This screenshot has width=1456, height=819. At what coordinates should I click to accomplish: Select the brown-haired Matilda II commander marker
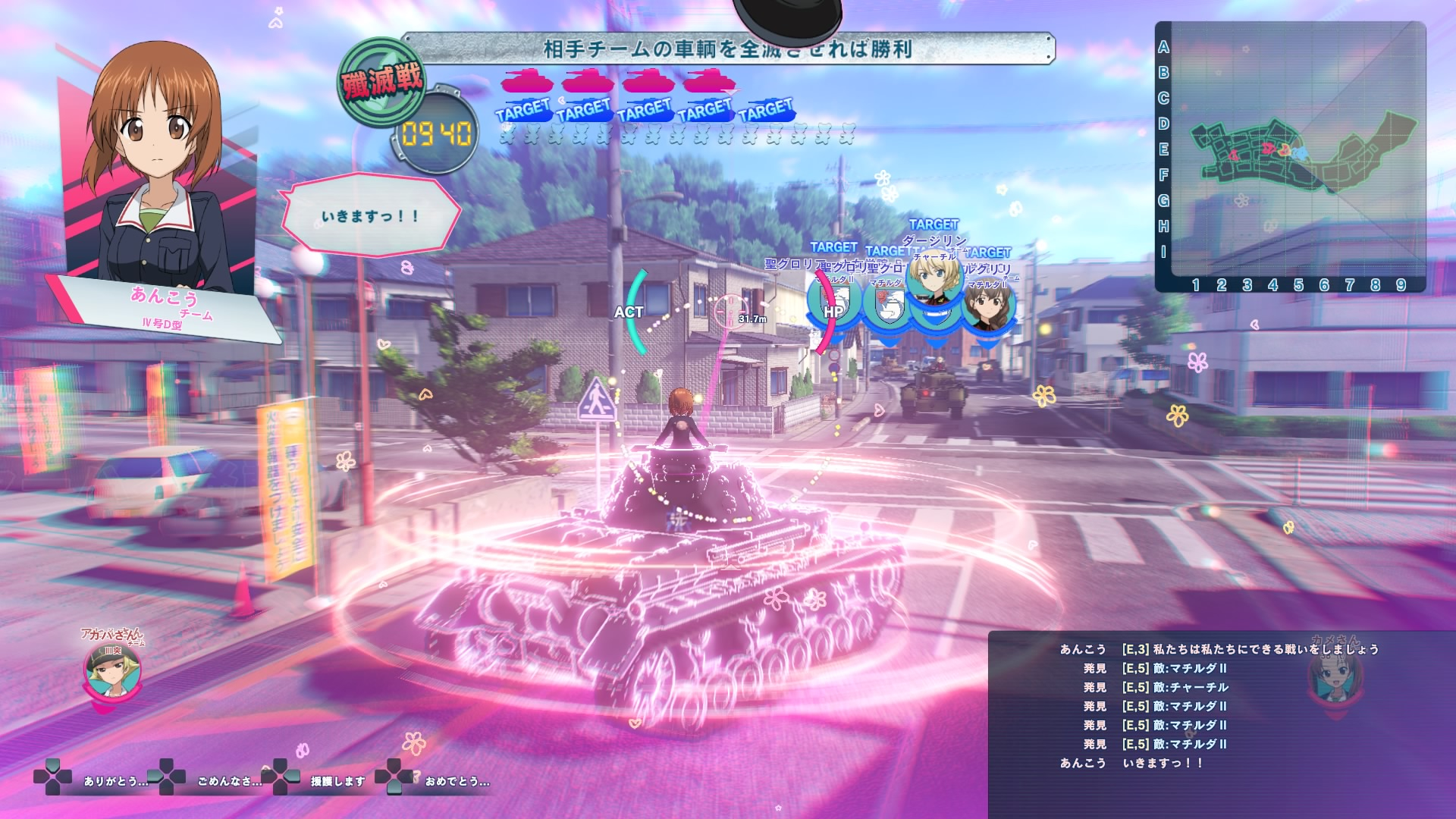tap(989, 309)
